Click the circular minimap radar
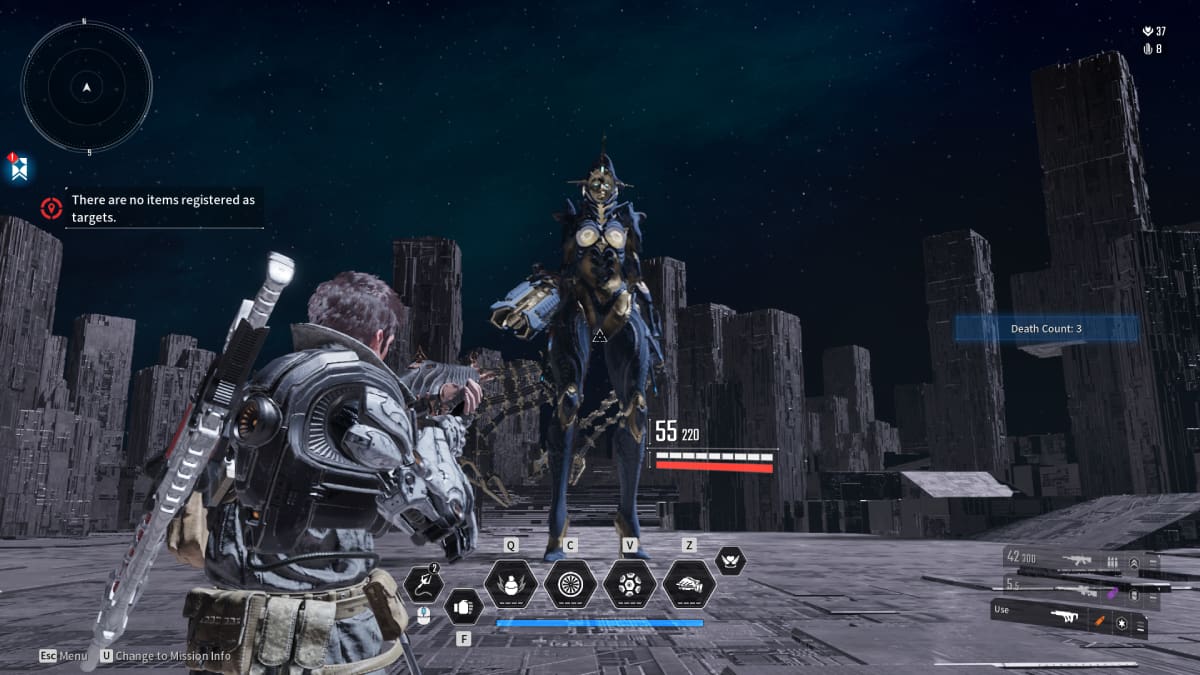The width and height of the screenshot is (1200, 675). (x=87, y=87)
